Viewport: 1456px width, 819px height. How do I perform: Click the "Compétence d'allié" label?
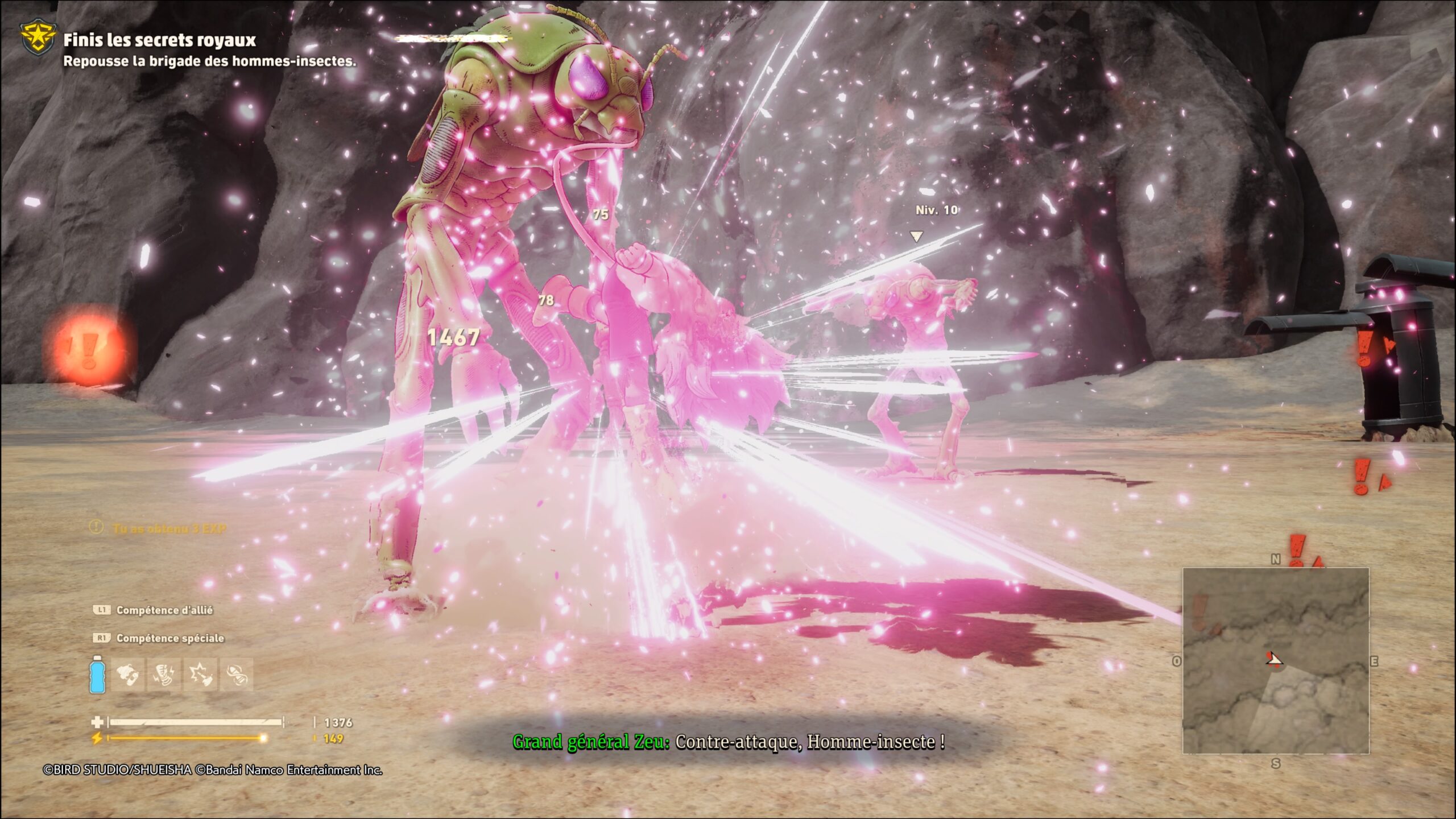164,610
